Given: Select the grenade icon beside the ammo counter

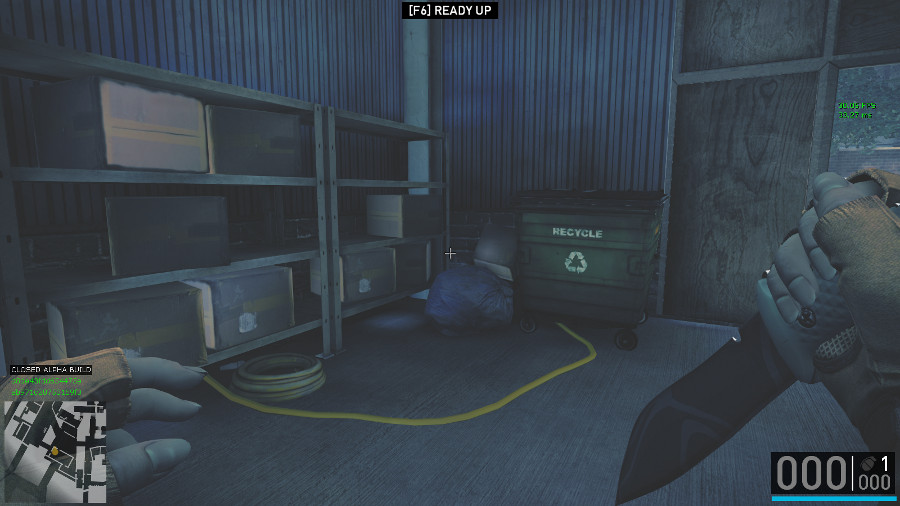Looking at the screenshot, I should (866, 465).
